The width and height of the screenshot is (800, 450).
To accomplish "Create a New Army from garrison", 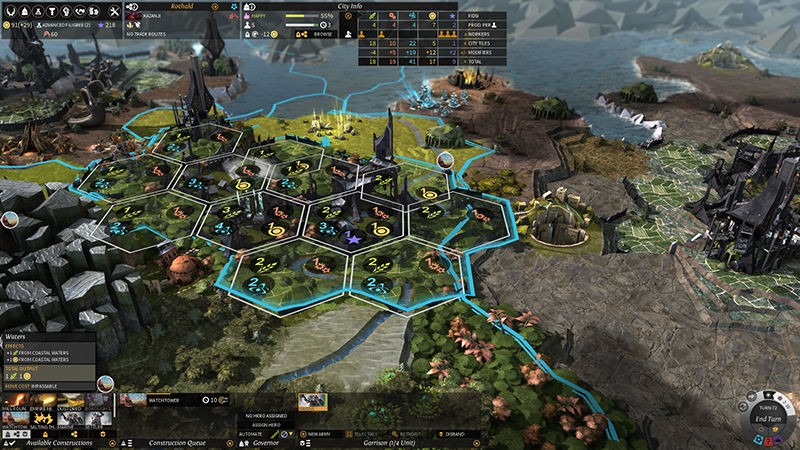I will (316, 433).
